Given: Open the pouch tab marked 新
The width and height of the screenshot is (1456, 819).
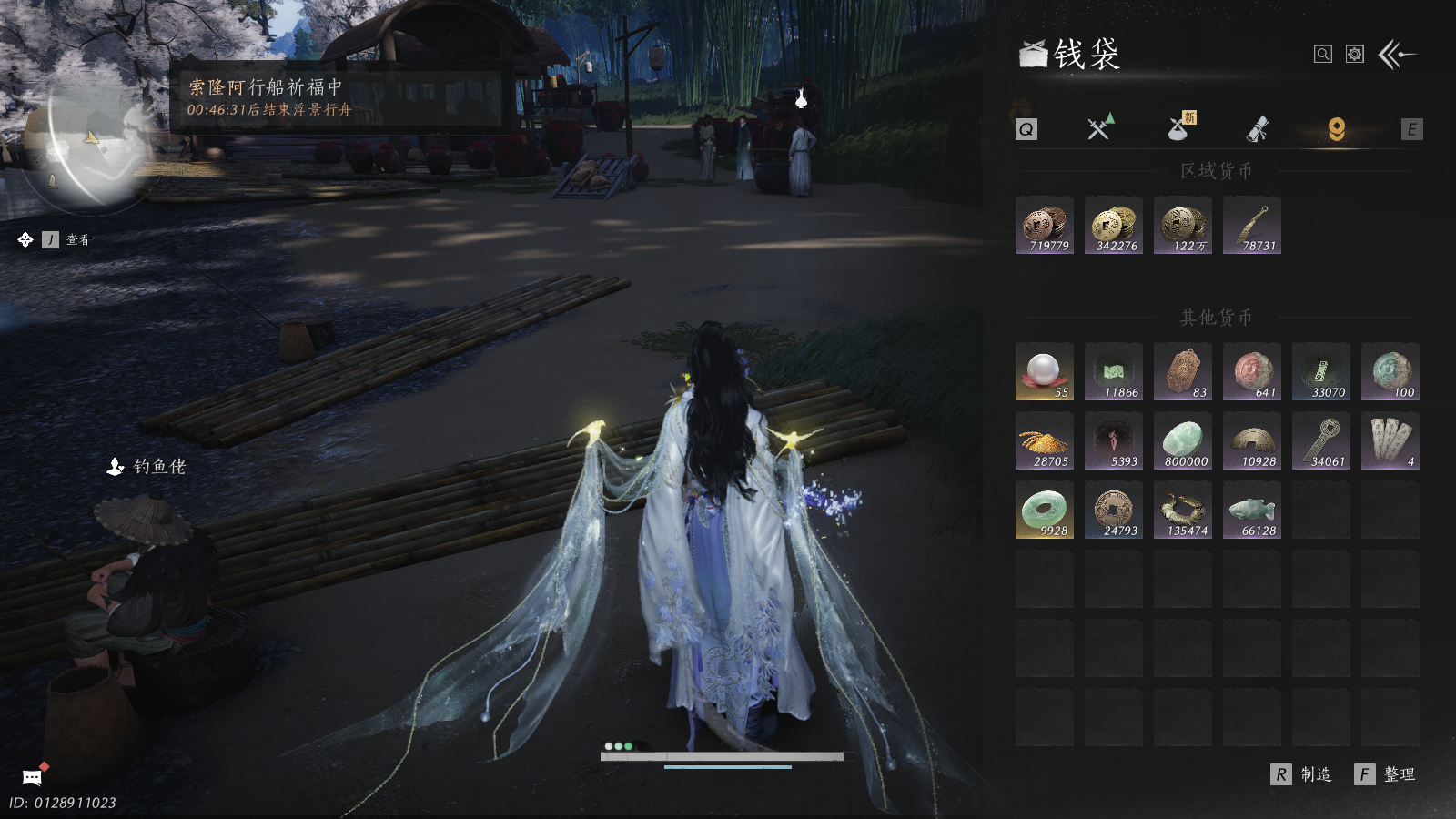Looking at the screenshot, I should coord(1180,128).
